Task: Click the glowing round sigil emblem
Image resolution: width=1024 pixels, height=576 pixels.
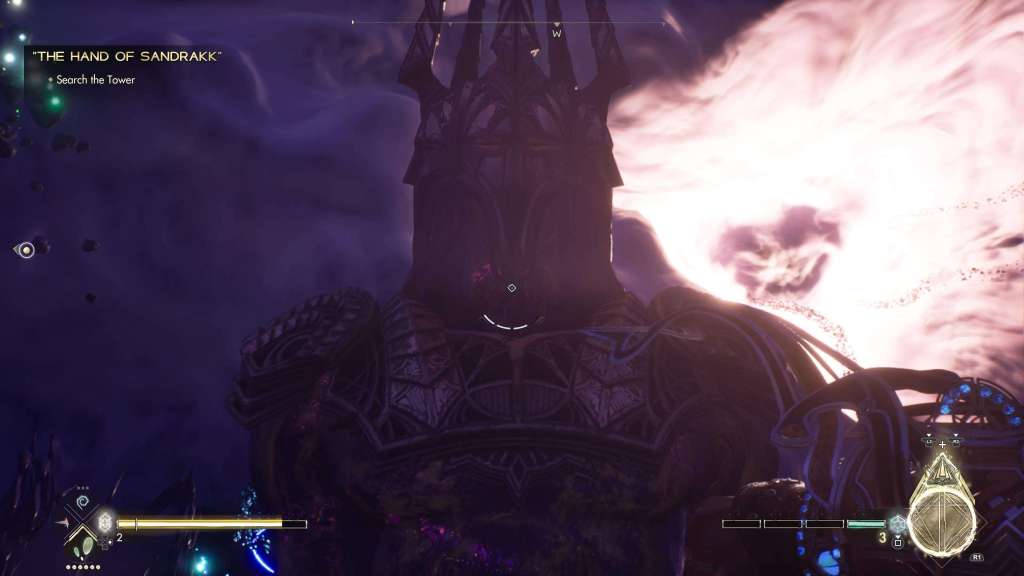Action: point(941,522)
